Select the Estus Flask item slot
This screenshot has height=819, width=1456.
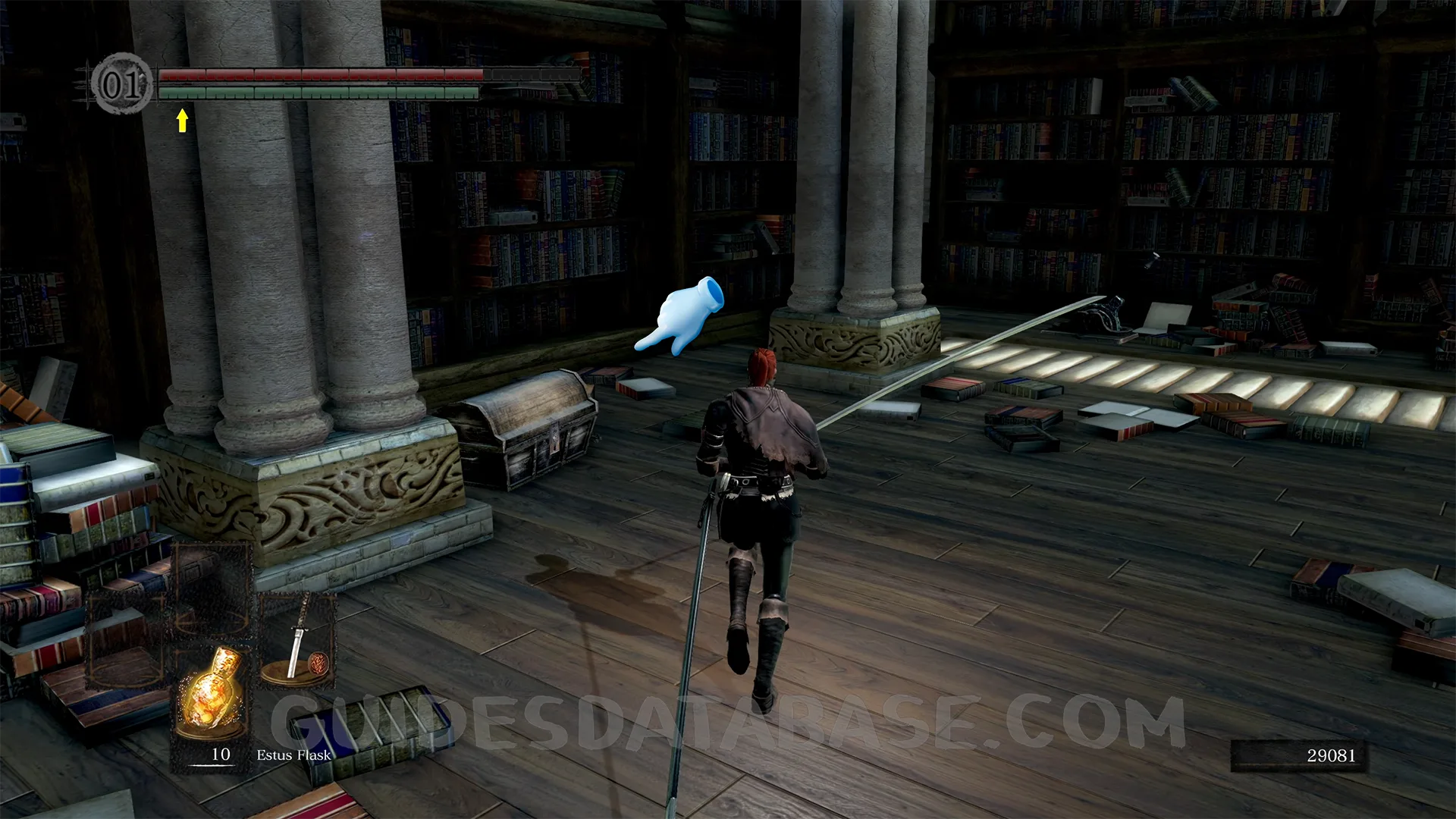coord(212,694)
